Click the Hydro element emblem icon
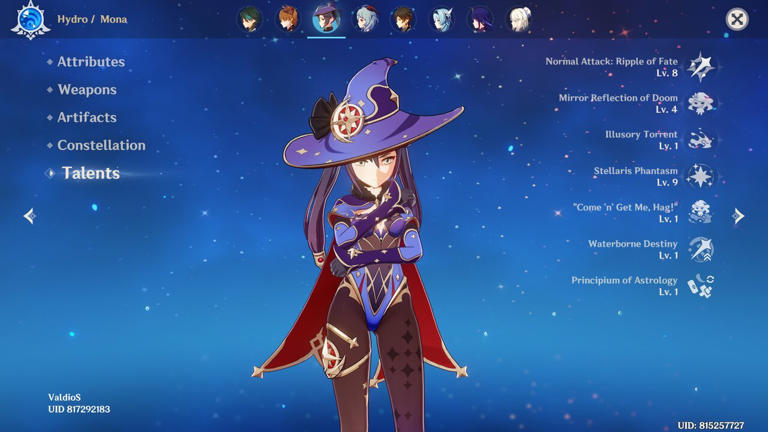The width and height of the screenshot is (768, 432). click(30, 20)
